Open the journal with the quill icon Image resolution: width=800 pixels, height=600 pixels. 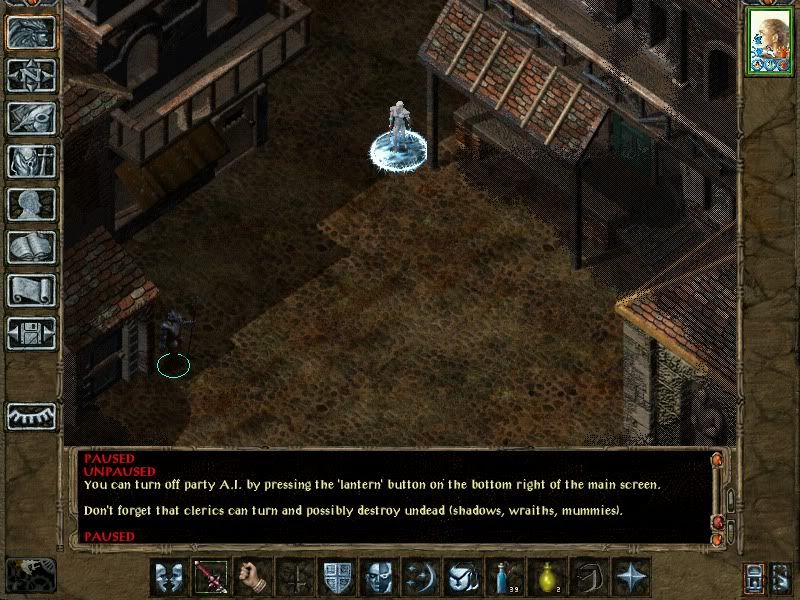tap(31, 118)
